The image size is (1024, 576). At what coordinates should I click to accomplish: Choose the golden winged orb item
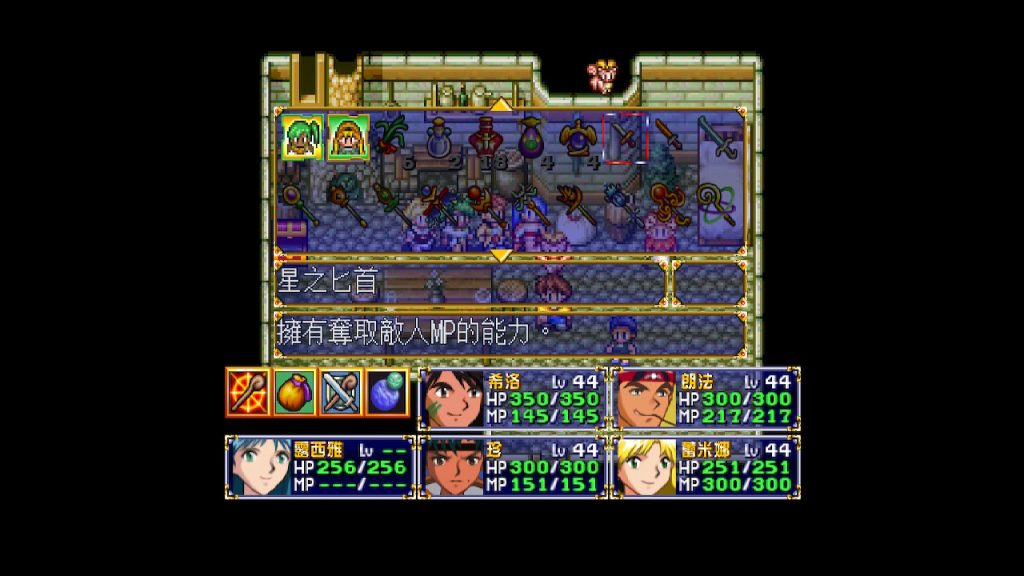(578, 136)
